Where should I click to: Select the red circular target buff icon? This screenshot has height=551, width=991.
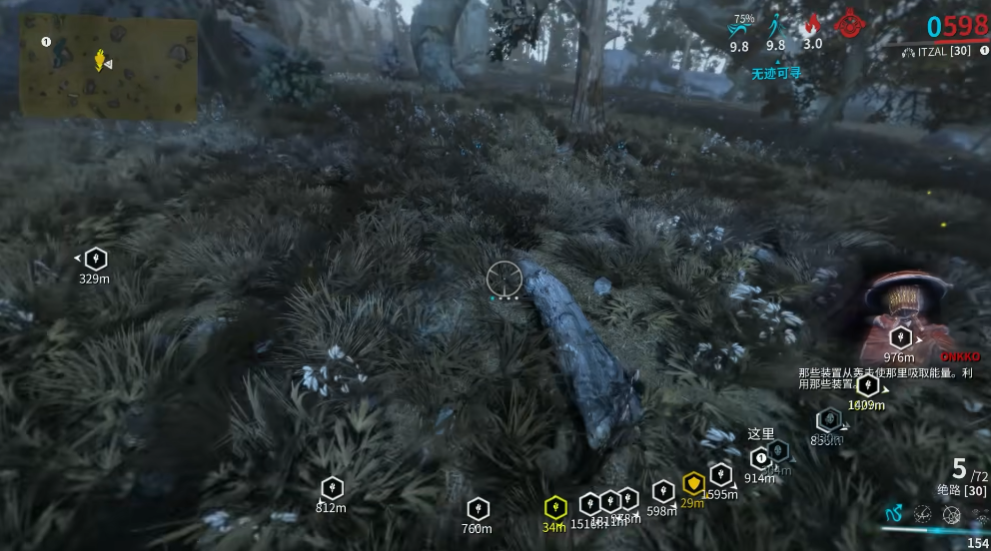click(851, 23)
